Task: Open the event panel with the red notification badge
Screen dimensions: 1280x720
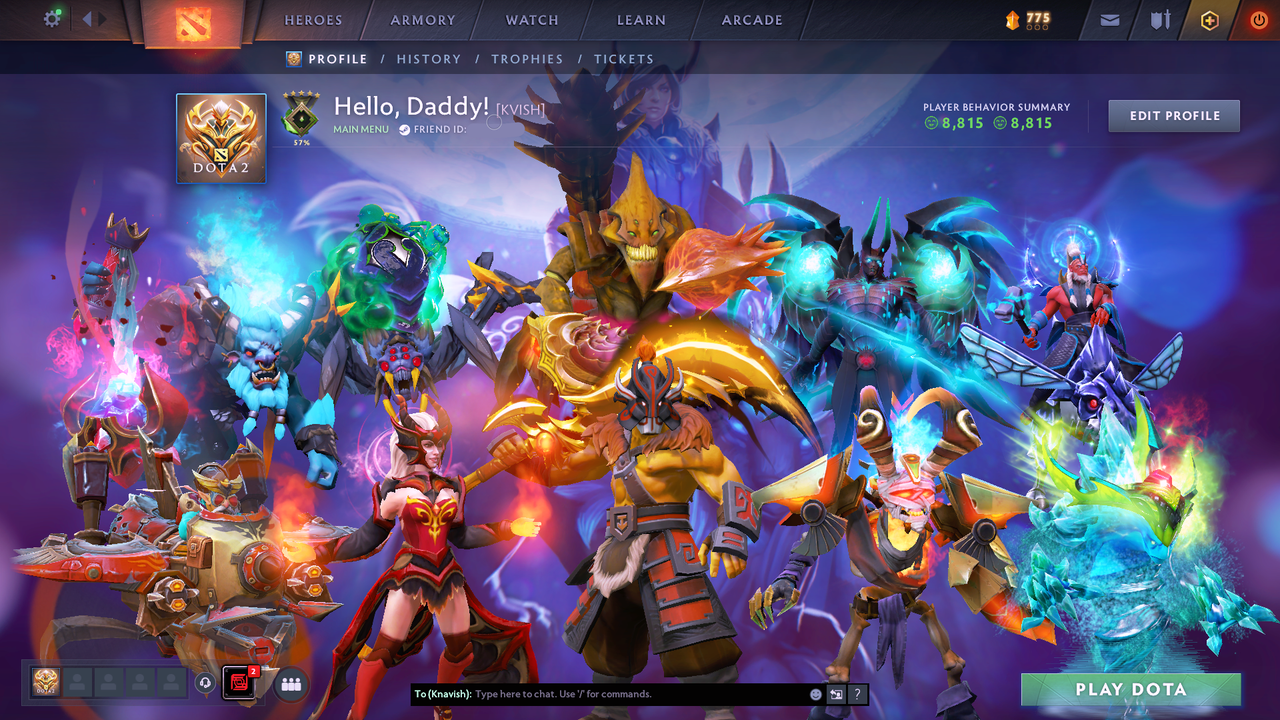Action: tap(238, 684)
